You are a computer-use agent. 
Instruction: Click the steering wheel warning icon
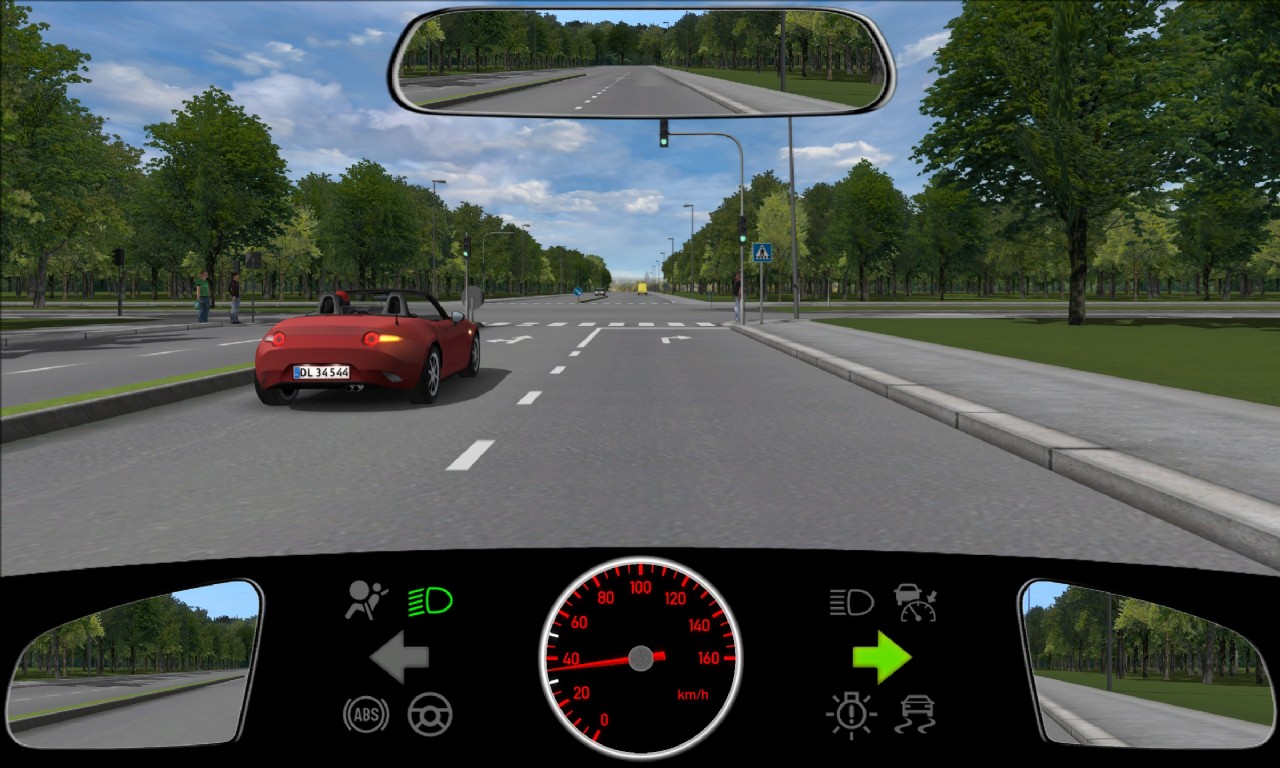coord(430,714)
